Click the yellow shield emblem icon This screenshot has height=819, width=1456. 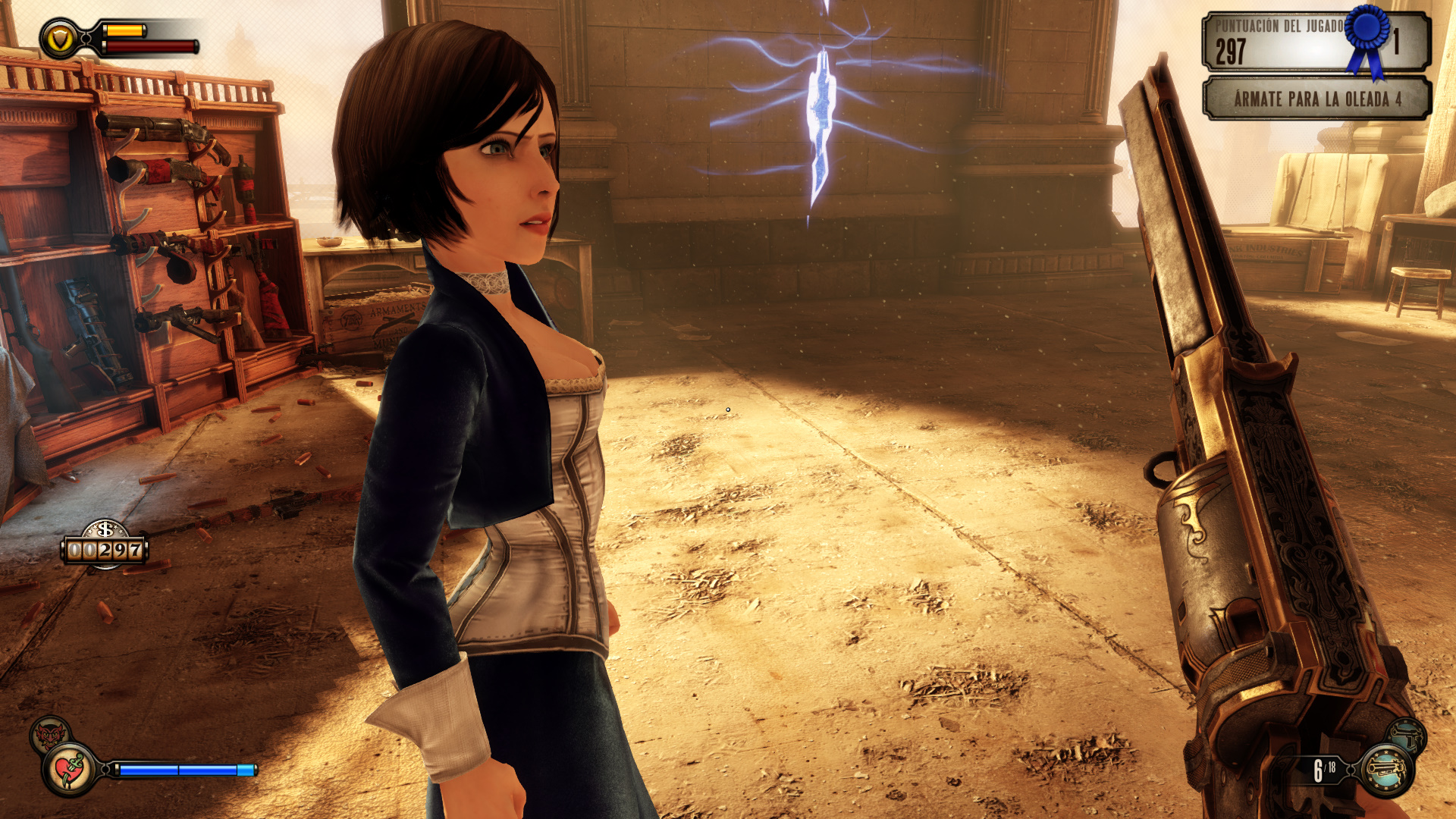click(x=59, y=39)
